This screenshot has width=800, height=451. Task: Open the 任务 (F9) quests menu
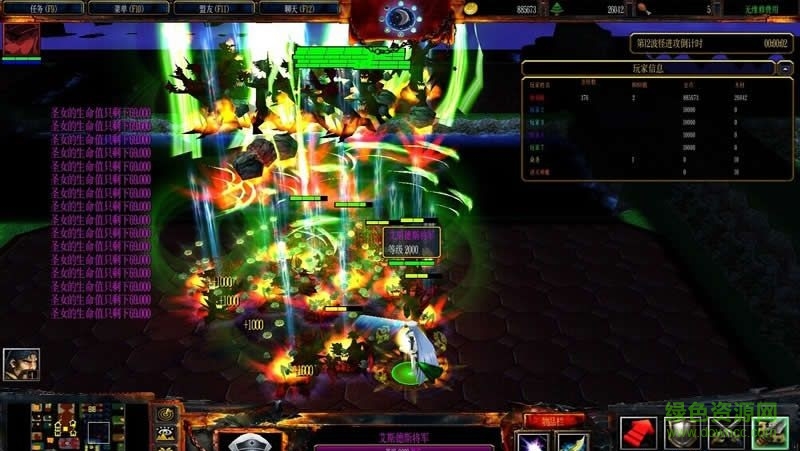pos(43,8)
